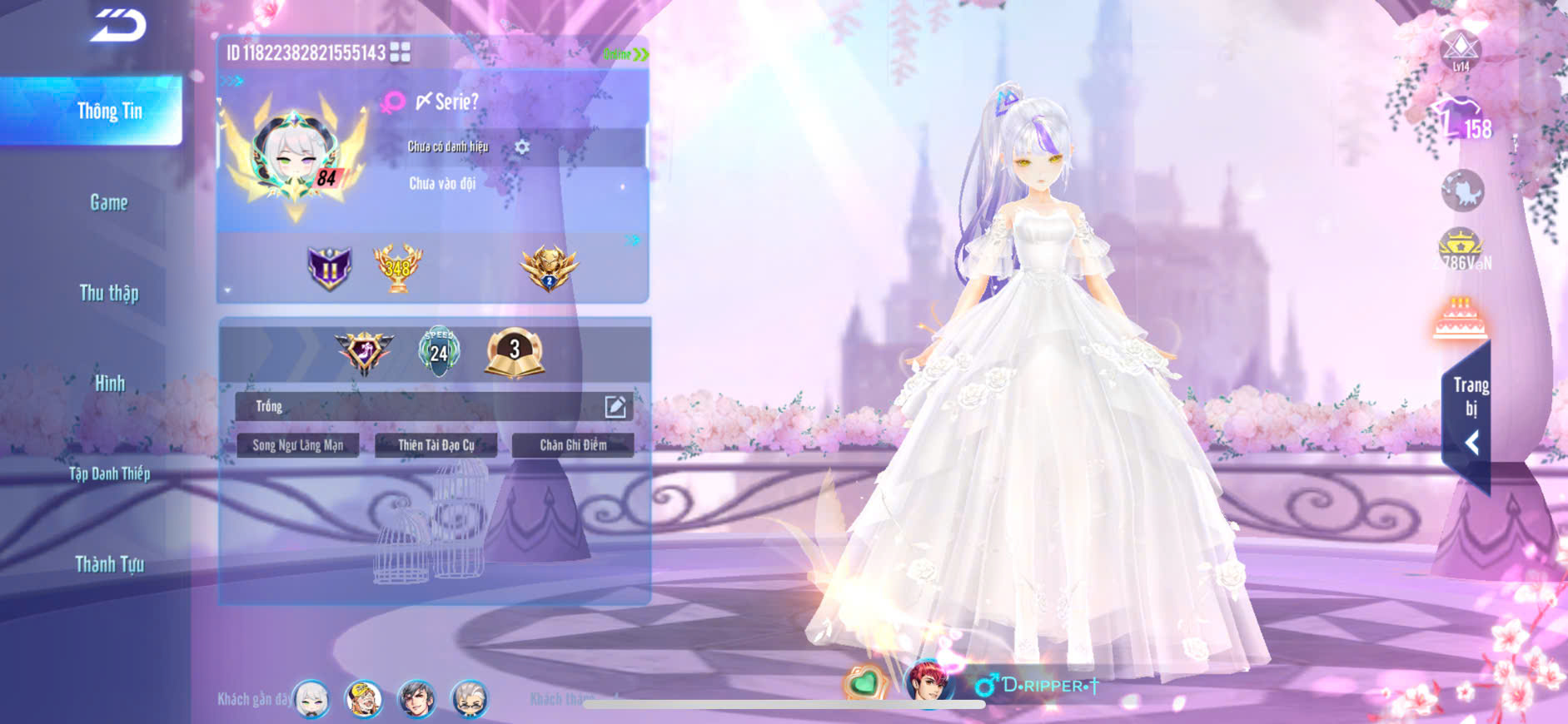This screenshot has width=1568, height=724.
Task: Copy the player ID with the grid icon
Action: pyautogui.click(x=401, y=52)
